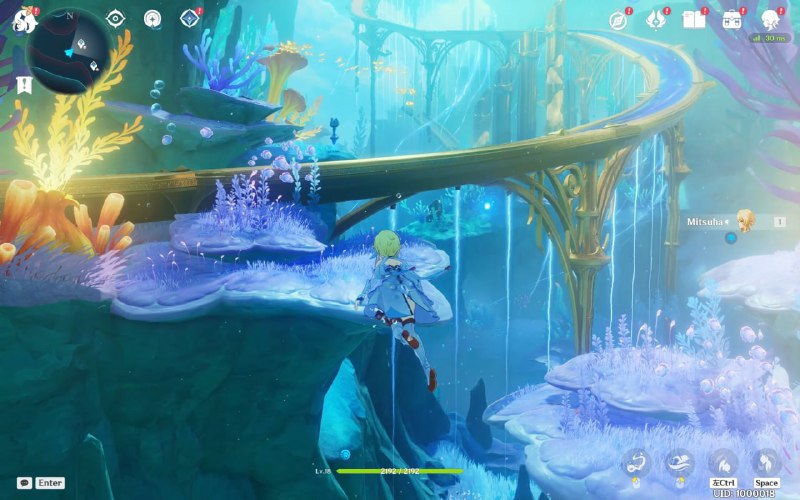Open the open-book handbook icon
The width and height of the screenshot is (800, 500).
point(693,19)
